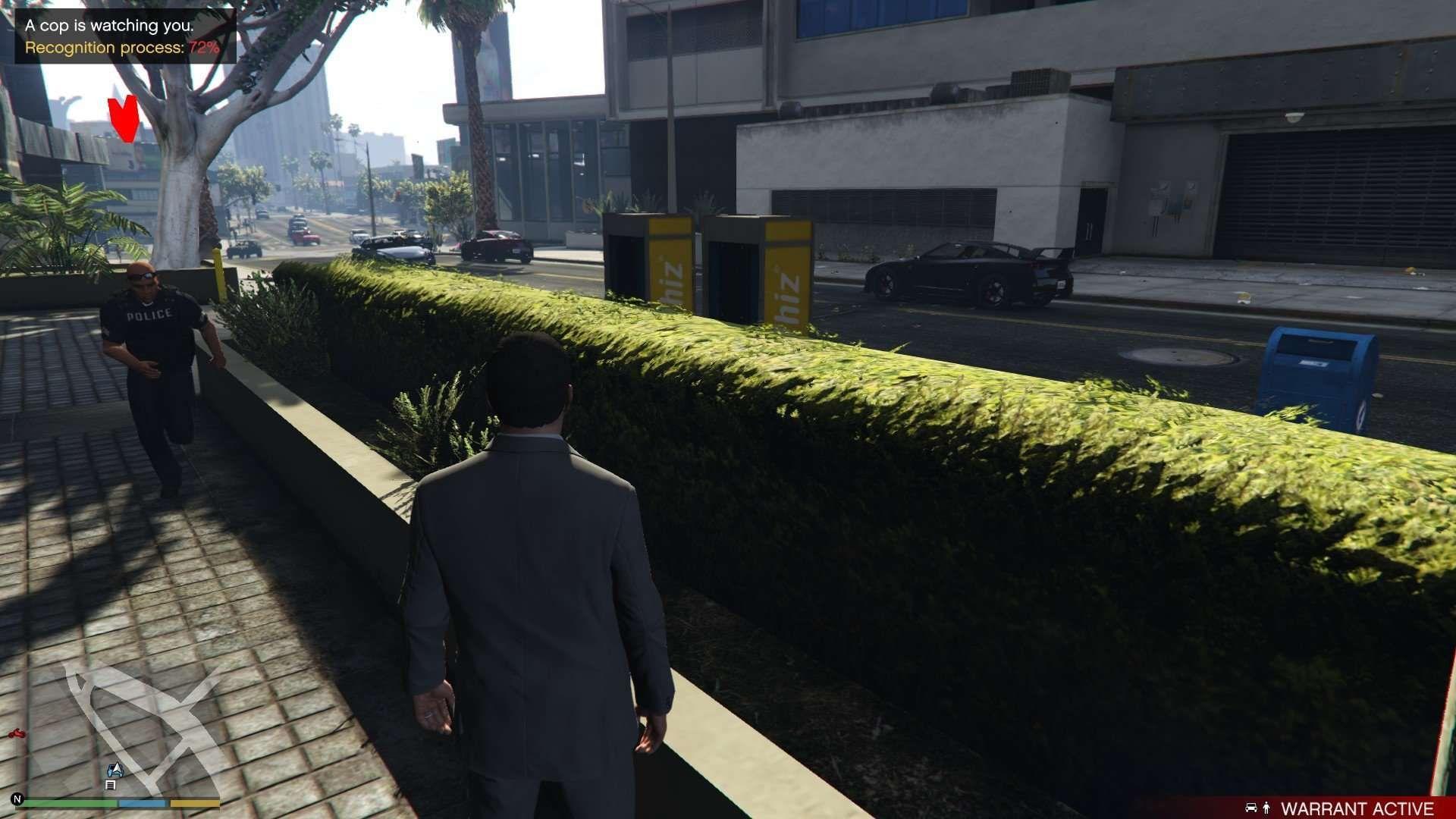Click the red cop indicator arrow
This screenshot has width=1456, height=819.
(x=123, y=118)
